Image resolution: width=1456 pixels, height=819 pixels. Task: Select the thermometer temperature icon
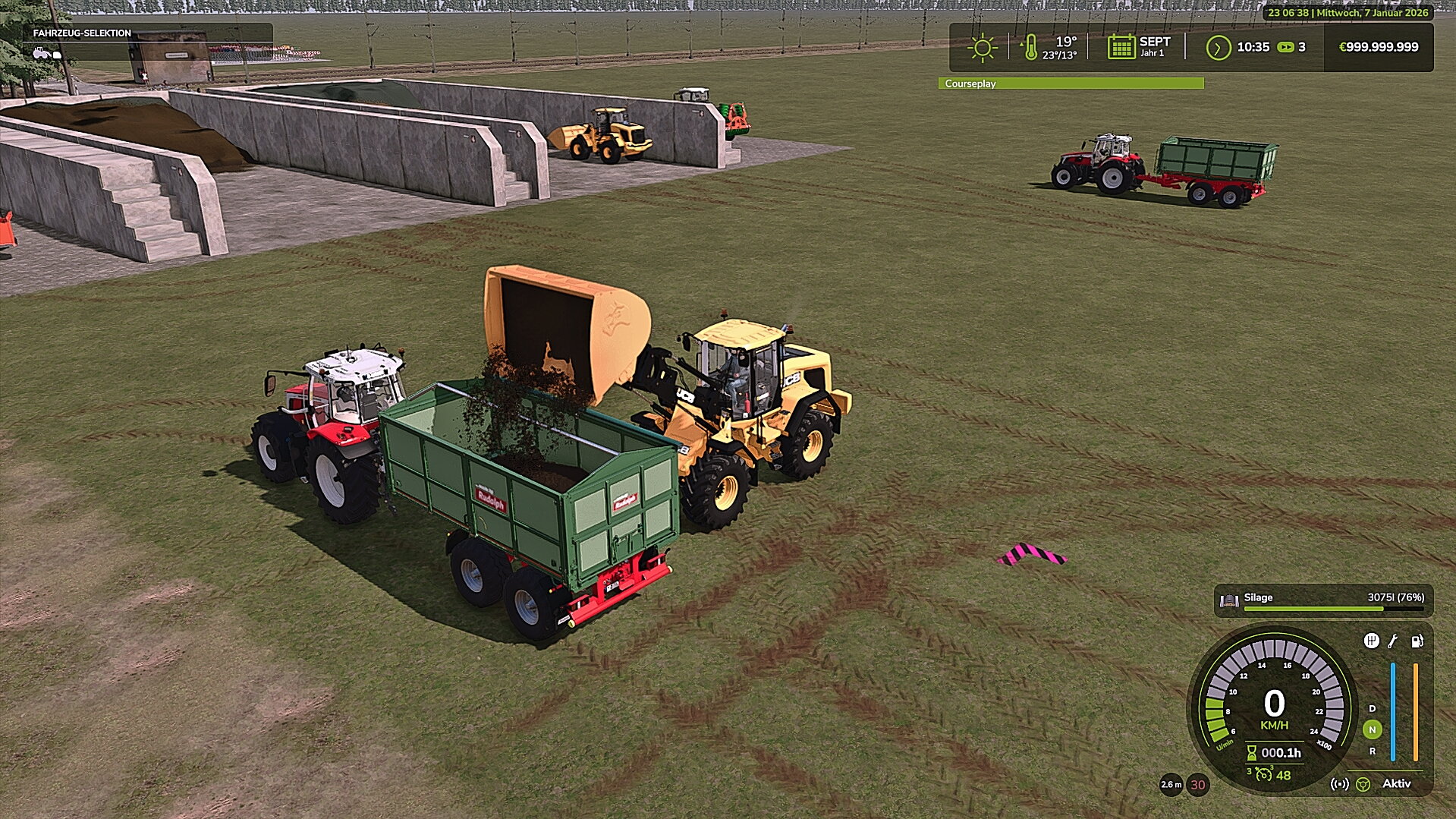tap(1032, 46)
